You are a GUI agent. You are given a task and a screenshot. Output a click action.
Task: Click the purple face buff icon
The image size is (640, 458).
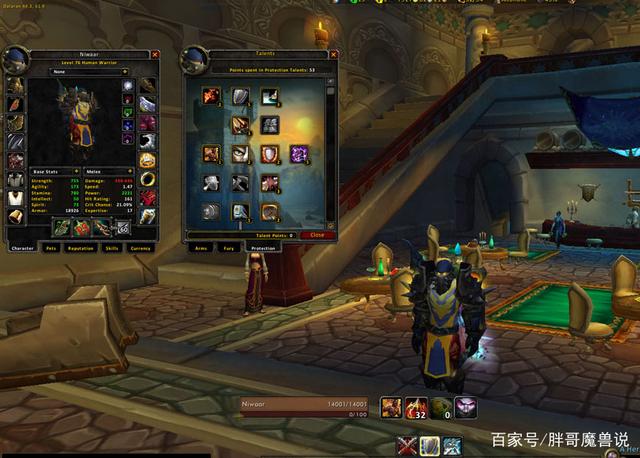[x=466, y=407]
